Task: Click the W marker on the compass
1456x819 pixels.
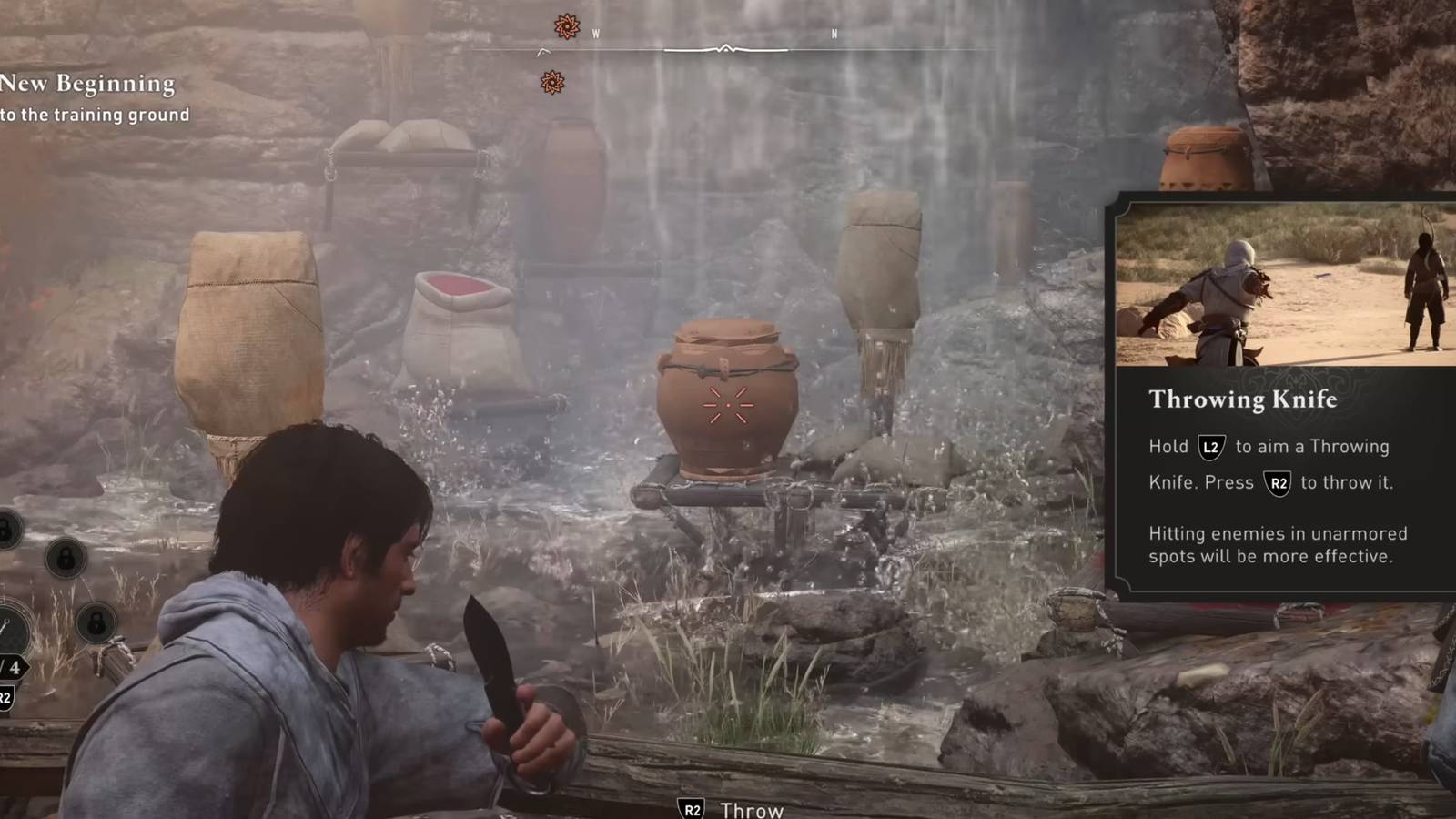Action: pyautogui.click(x=596, y=34)
